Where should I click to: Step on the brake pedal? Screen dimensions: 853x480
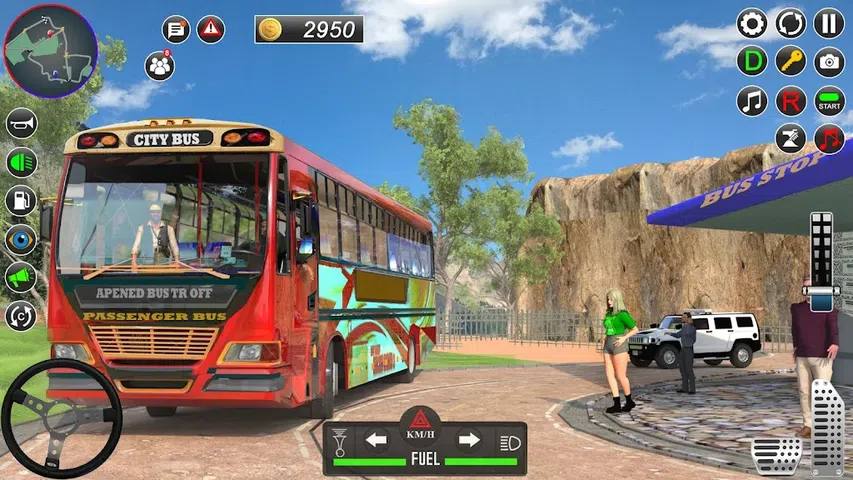click(776, 455)
